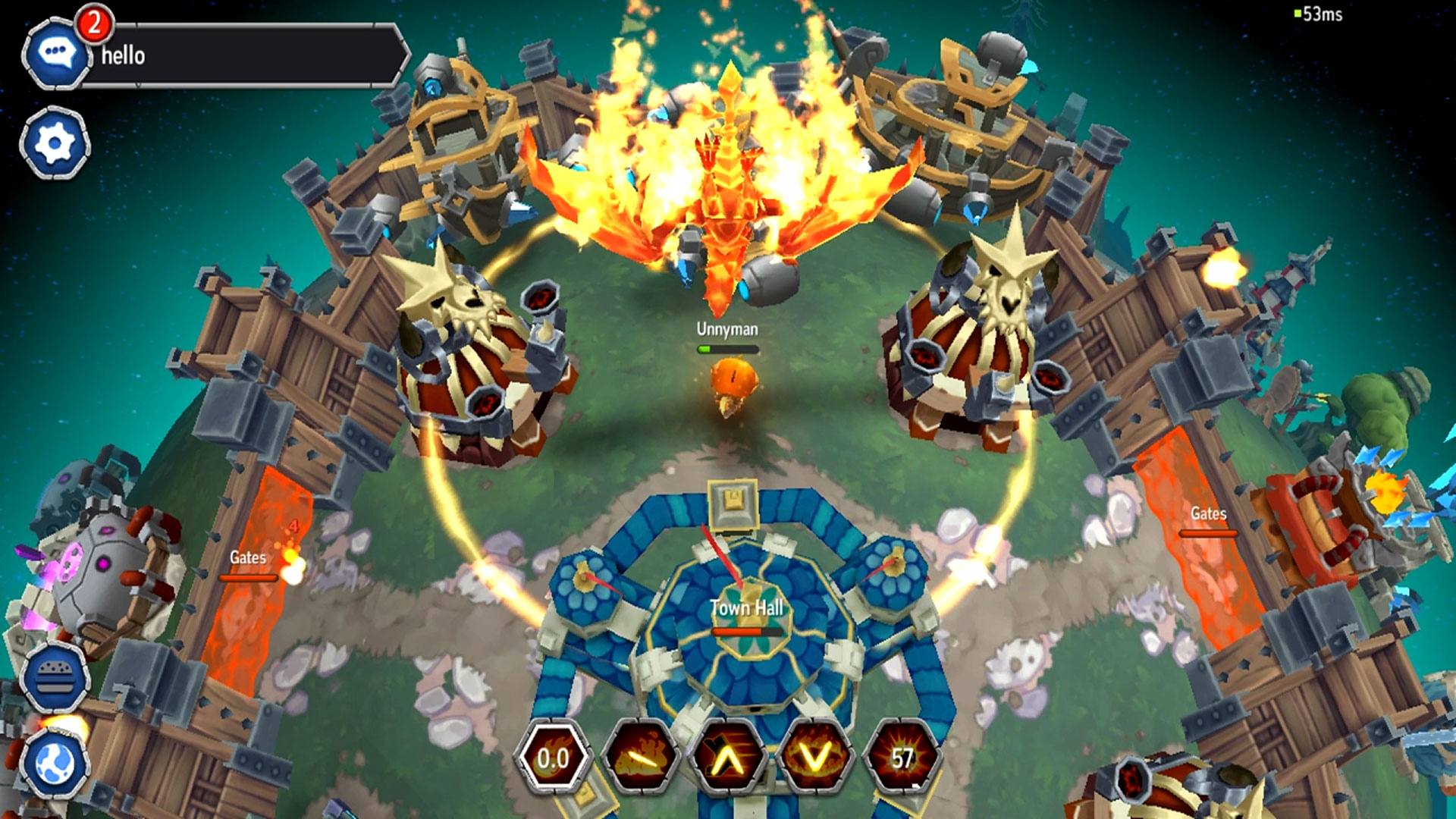Activate the fireball ability showing 0.0
The height and width of the screenshot is (819, 1456).
point(553,758)
